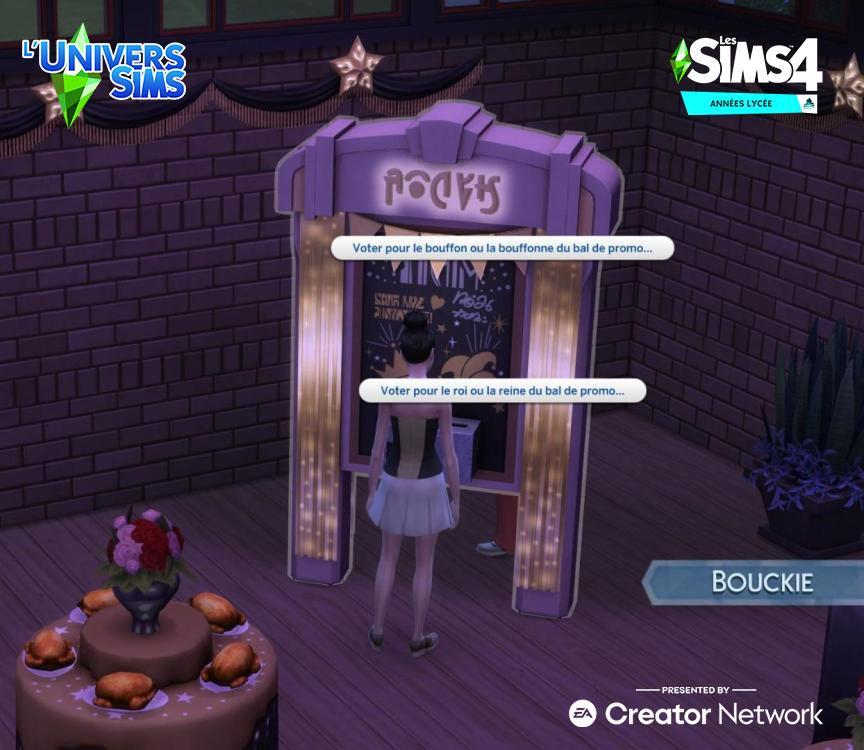Choose the vote for prom jester option

coord(502,248)
